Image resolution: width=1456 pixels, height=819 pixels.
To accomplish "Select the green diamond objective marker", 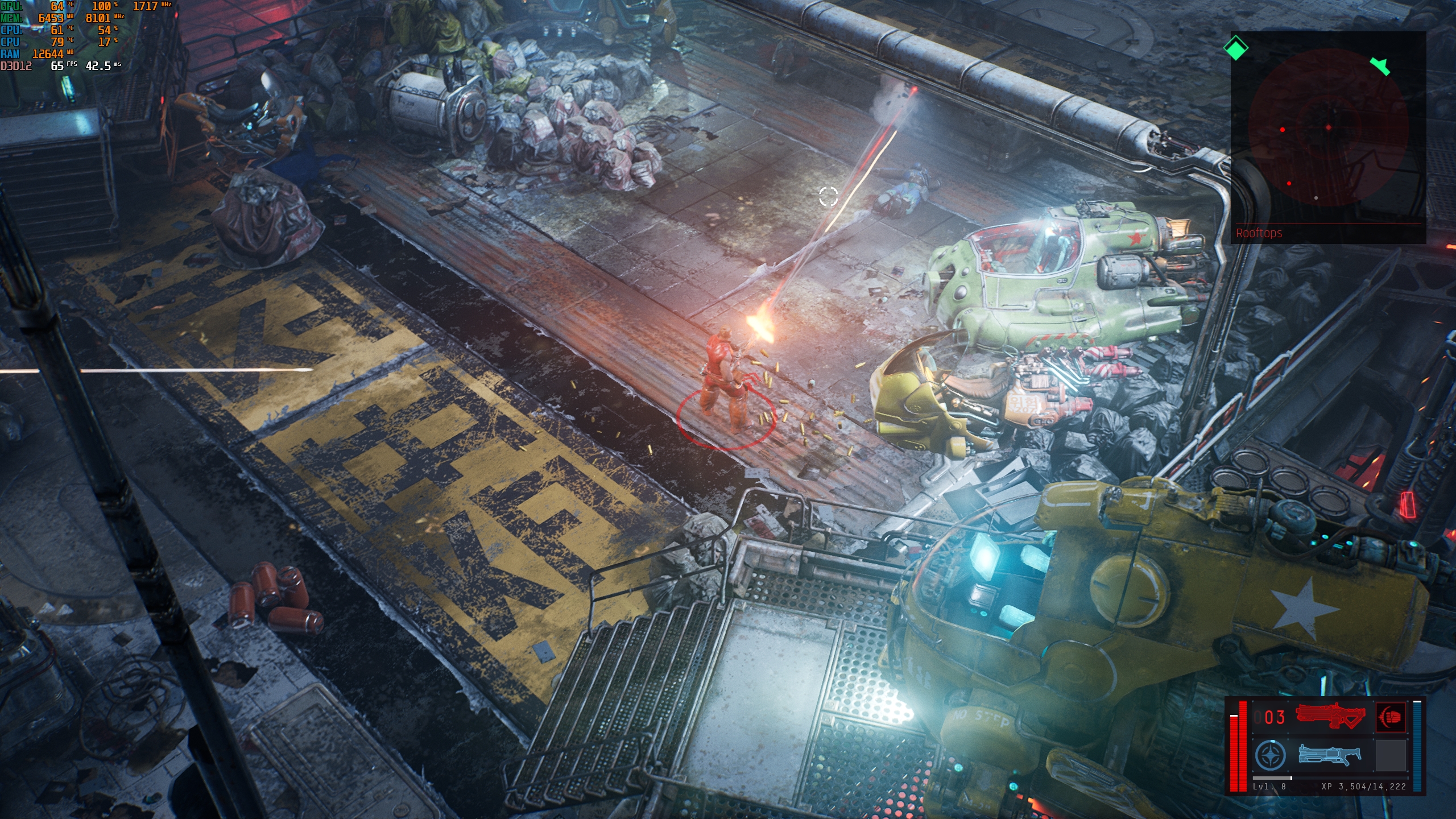I will click(x=1236, y=48).
